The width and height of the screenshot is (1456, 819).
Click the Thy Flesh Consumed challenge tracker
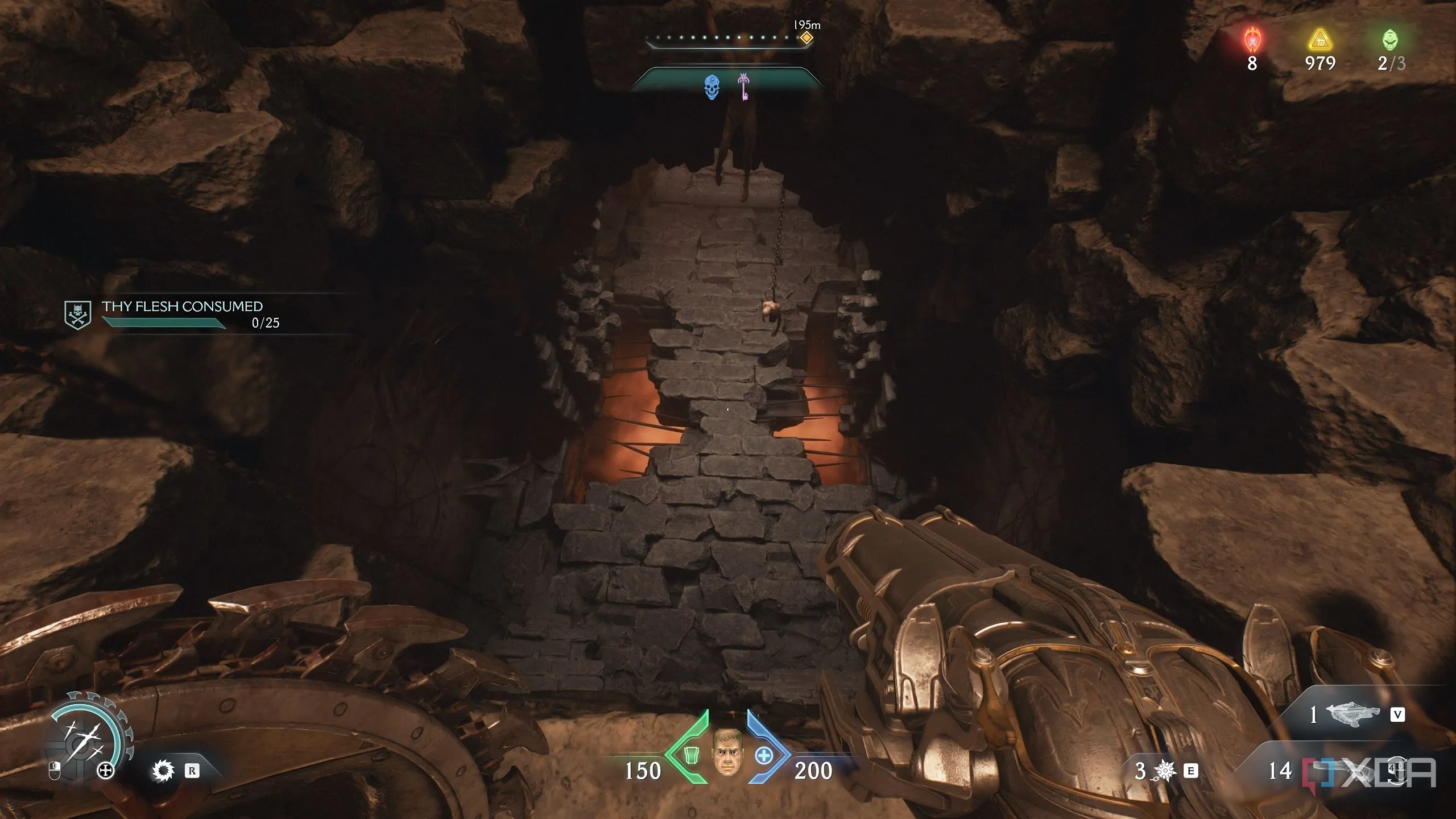click(182, 313)
